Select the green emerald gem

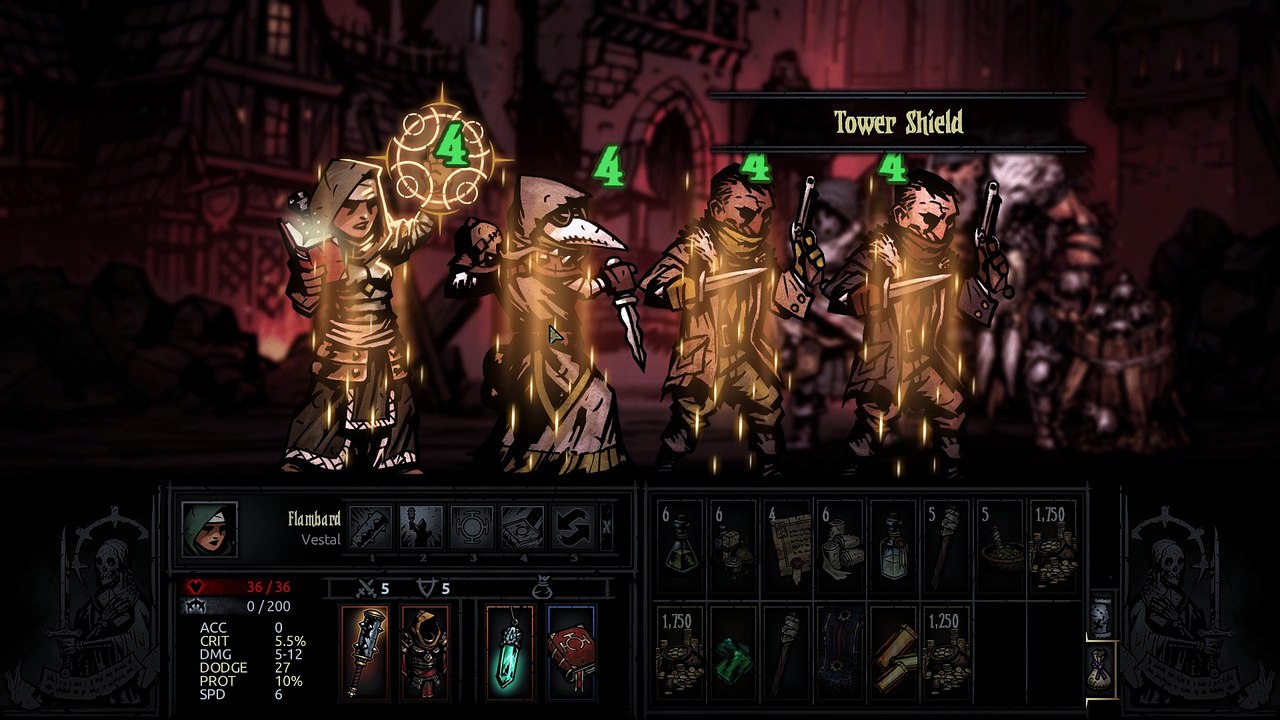733,652
